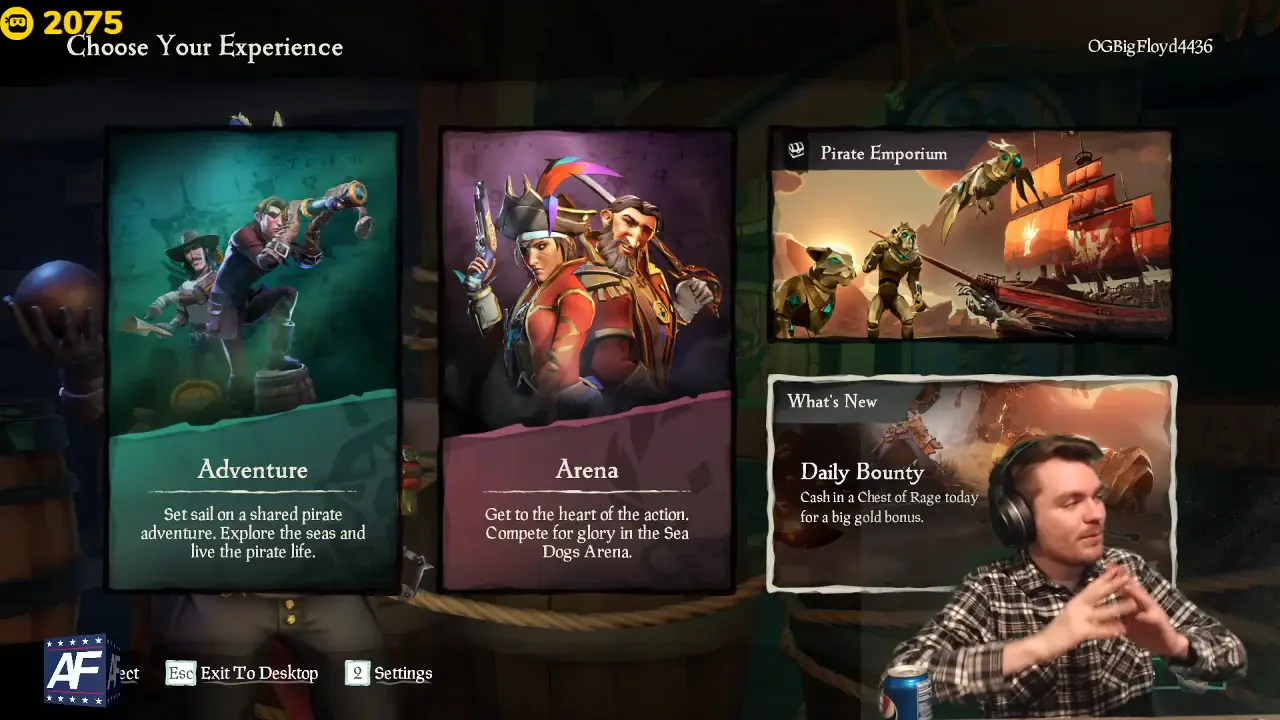Image resolution: width=1280 pixels, height=720 pixels.
Task: Click the 'Pirate Emporium' title text
Action: [882, 153]
